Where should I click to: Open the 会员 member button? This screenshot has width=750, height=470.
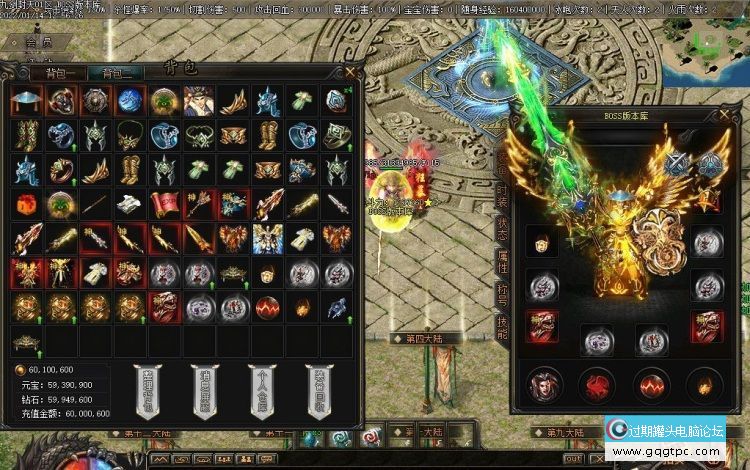[x=40, y=45]
